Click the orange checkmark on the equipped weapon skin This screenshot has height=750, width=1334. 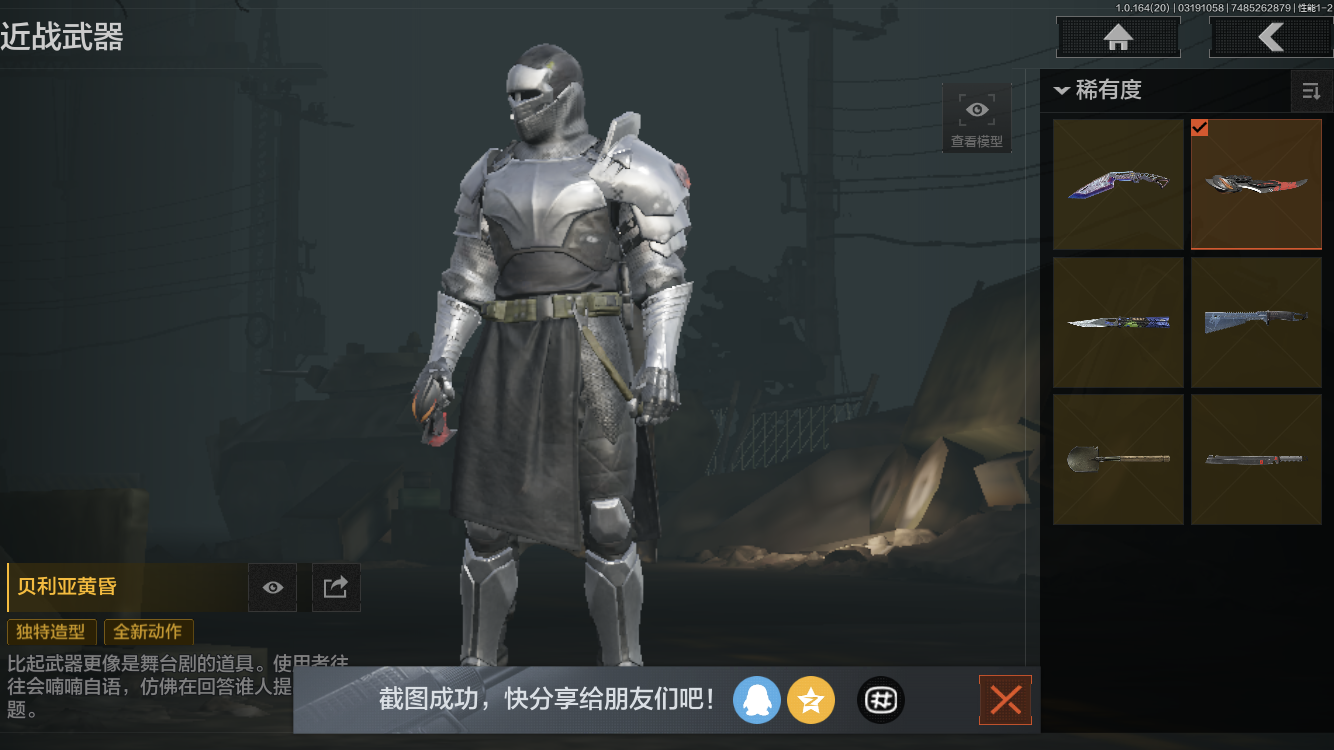pos(1201,128)
